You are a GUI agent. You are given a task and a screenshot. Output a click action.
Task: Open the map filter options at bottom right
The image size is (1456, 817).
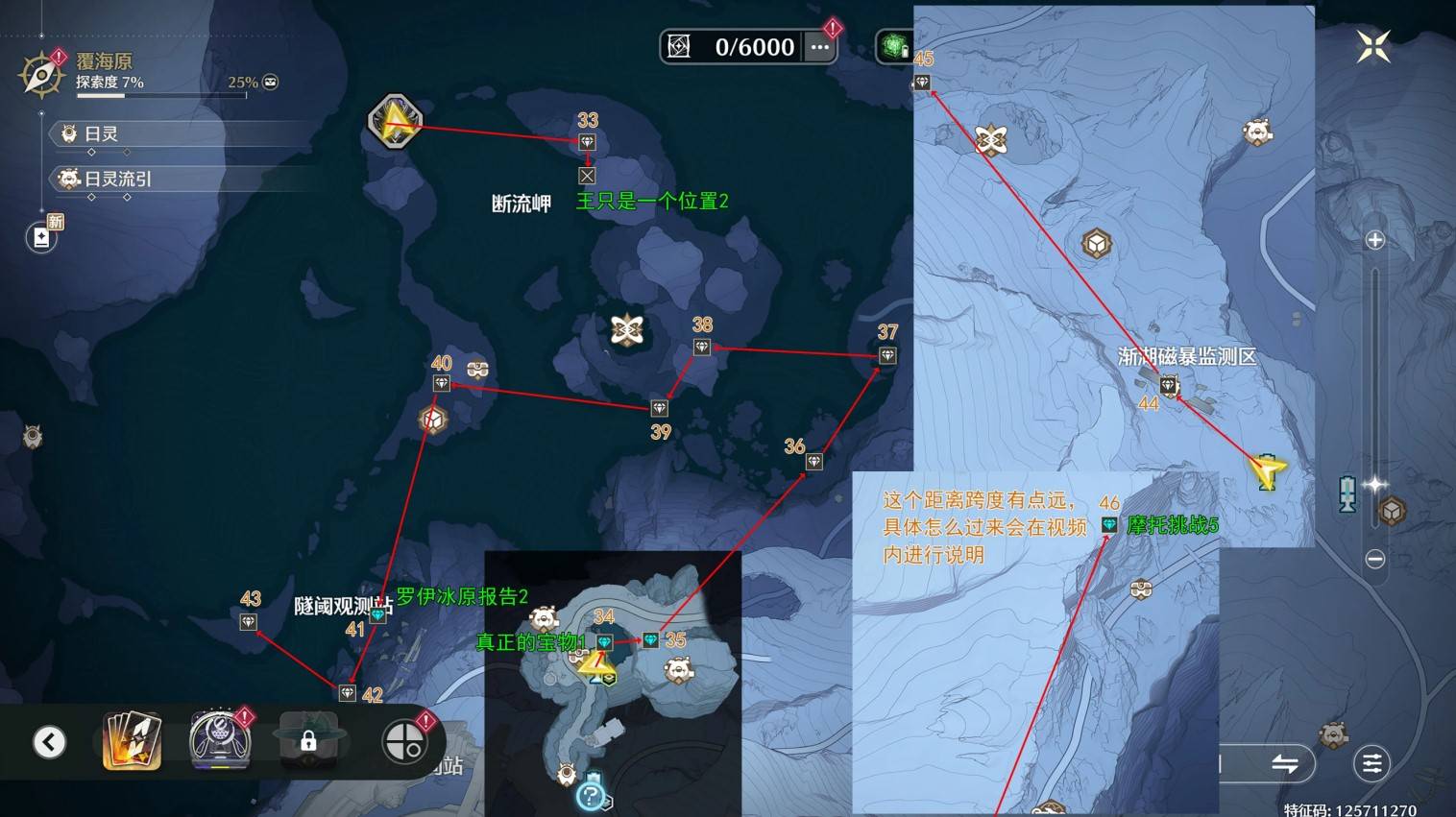pyautogui.click(x=1371, y=763)
